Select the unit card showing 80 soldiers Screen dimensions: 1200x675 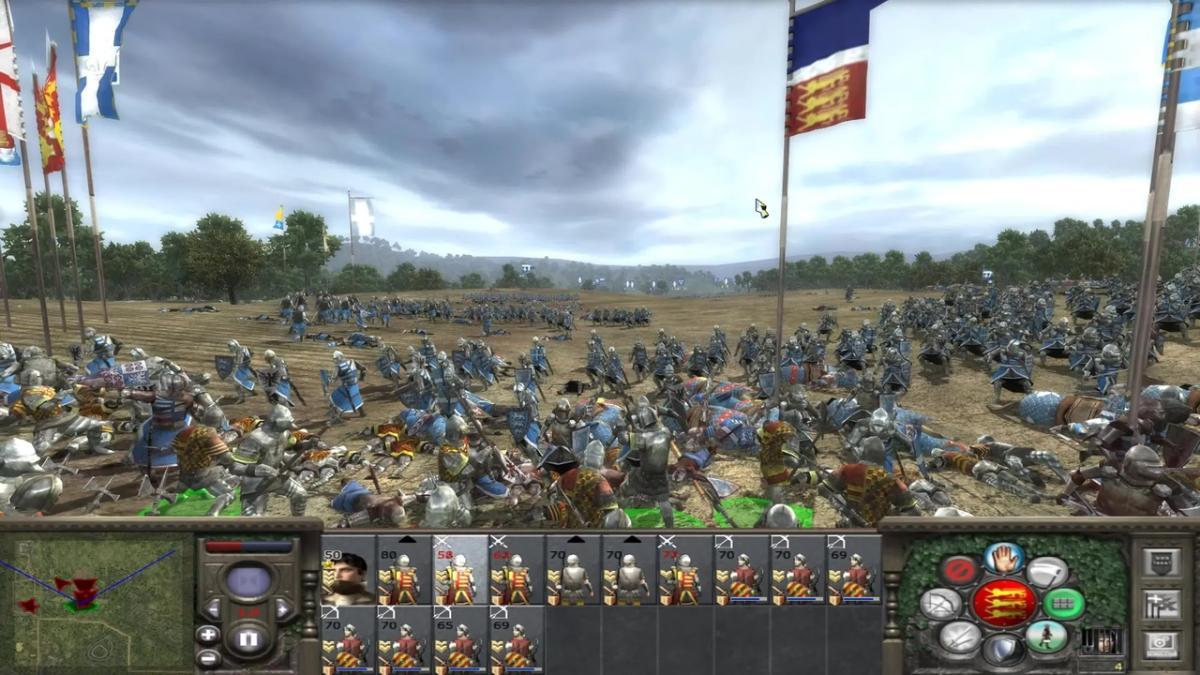(x=404, y=570)
